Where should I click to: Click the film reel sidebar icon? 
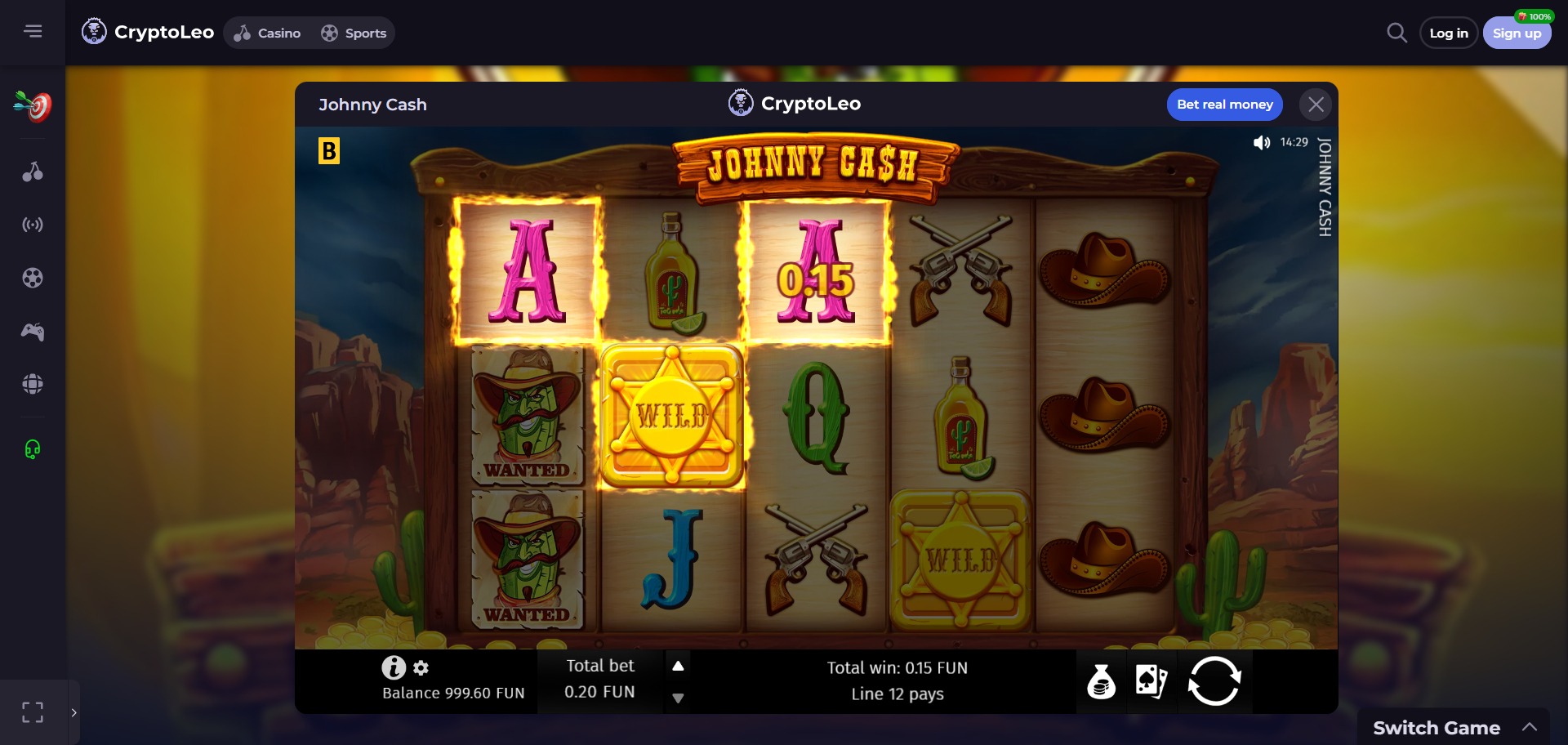point(33,278)
